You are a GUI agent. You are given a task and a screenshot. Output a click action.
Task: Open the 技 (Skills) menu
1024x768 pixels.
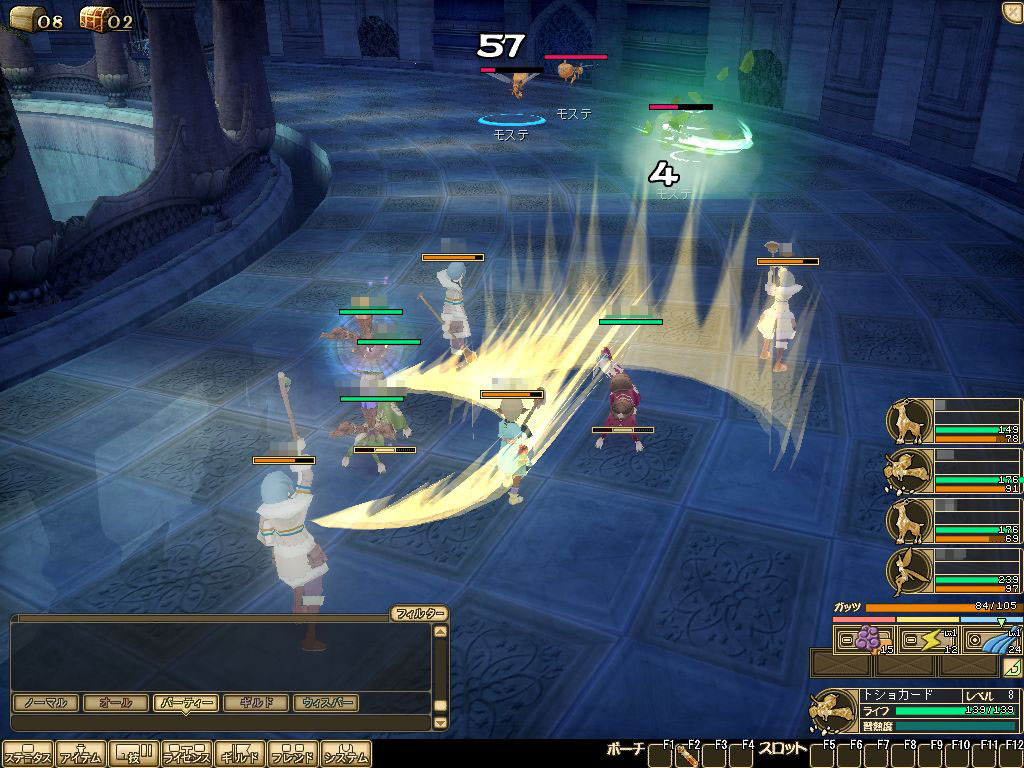(x=133, y=755)
